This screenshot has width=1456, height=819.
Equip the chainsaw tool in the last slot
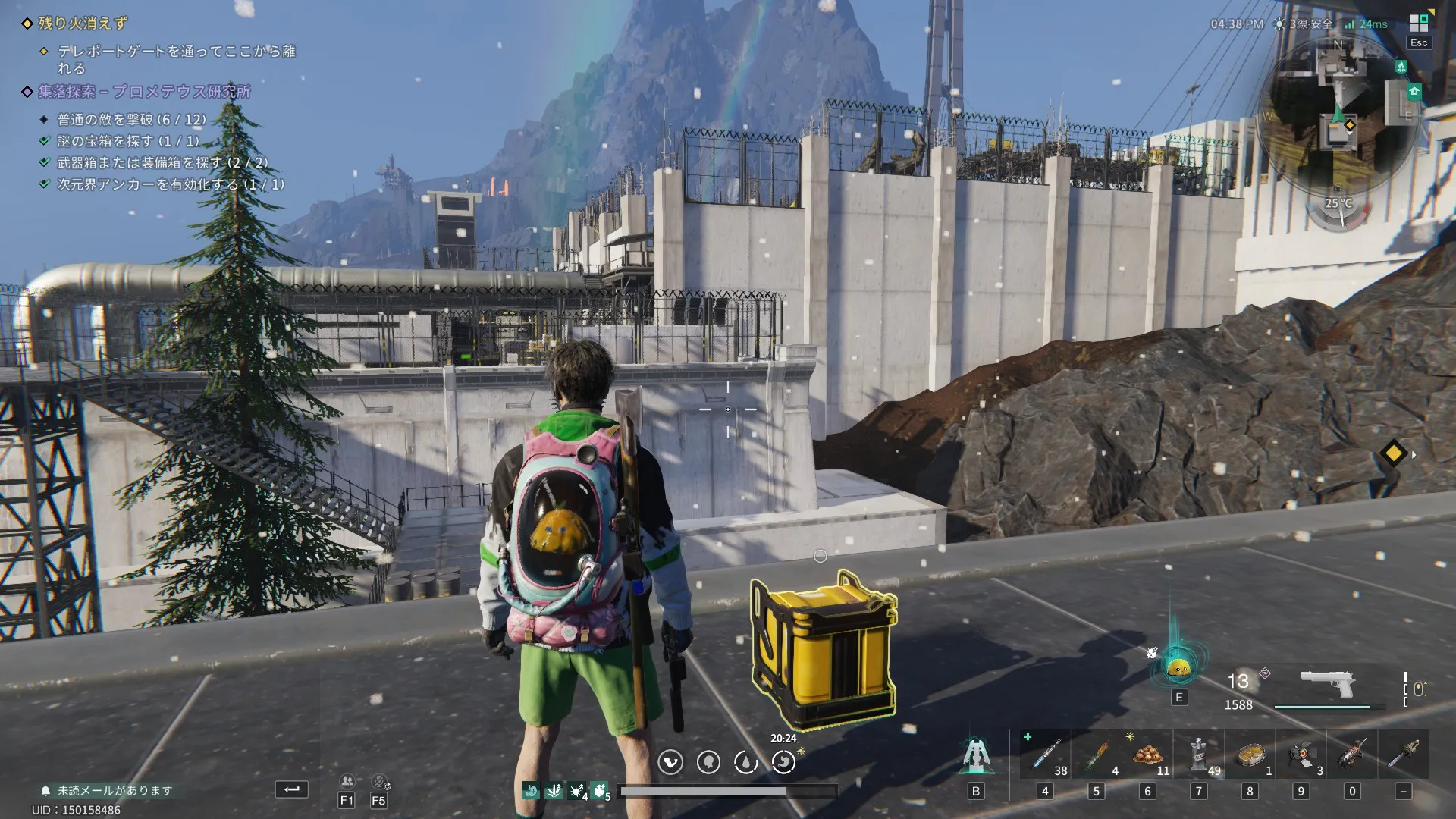point(1403,755)
